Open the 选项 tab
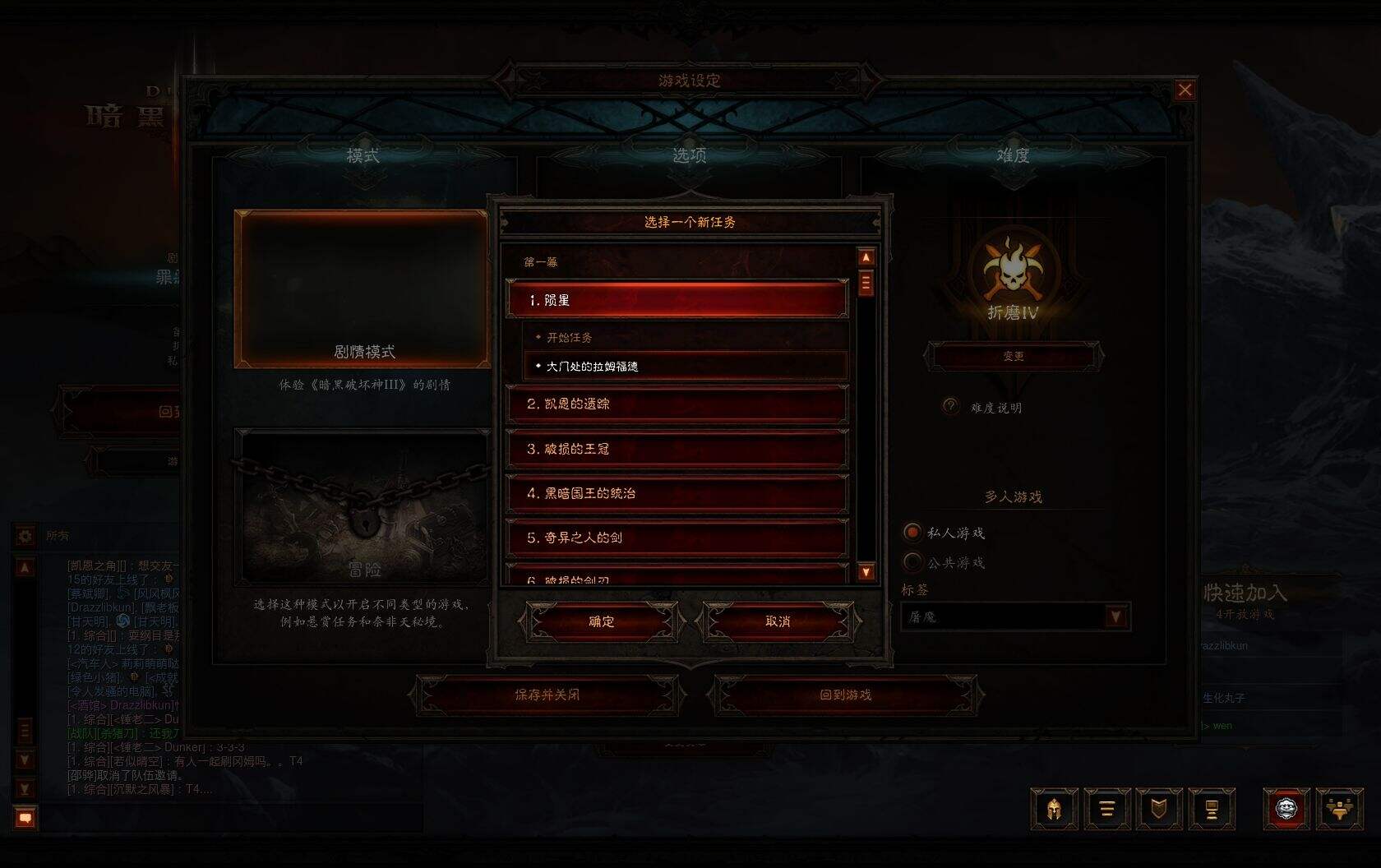The image size is (1381, 868). coord(690,155)
